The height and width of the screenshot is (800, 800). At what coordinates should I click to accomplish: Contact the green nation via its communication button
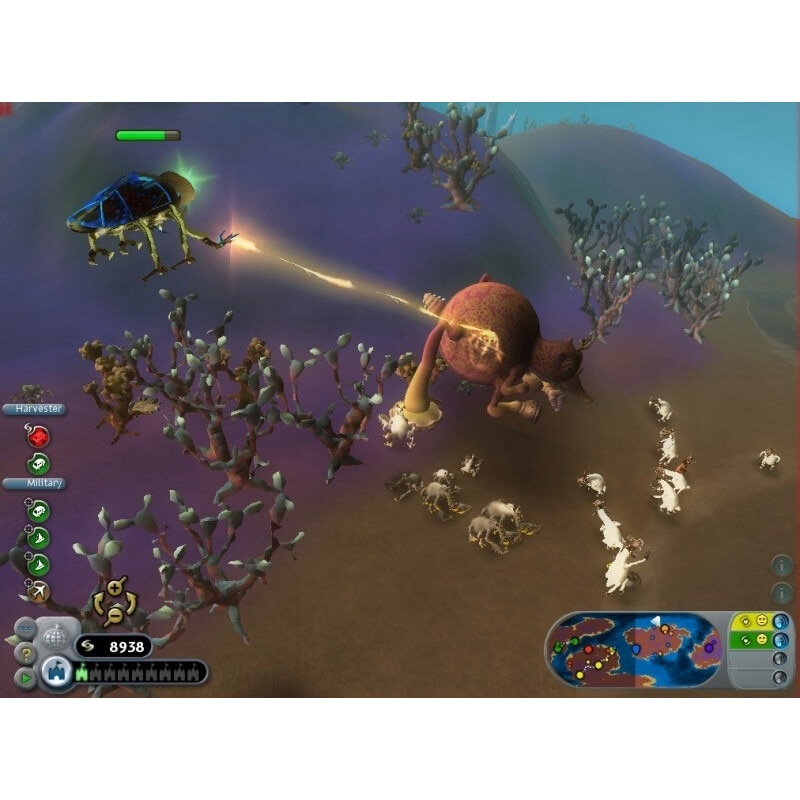(x=781, y=640)
